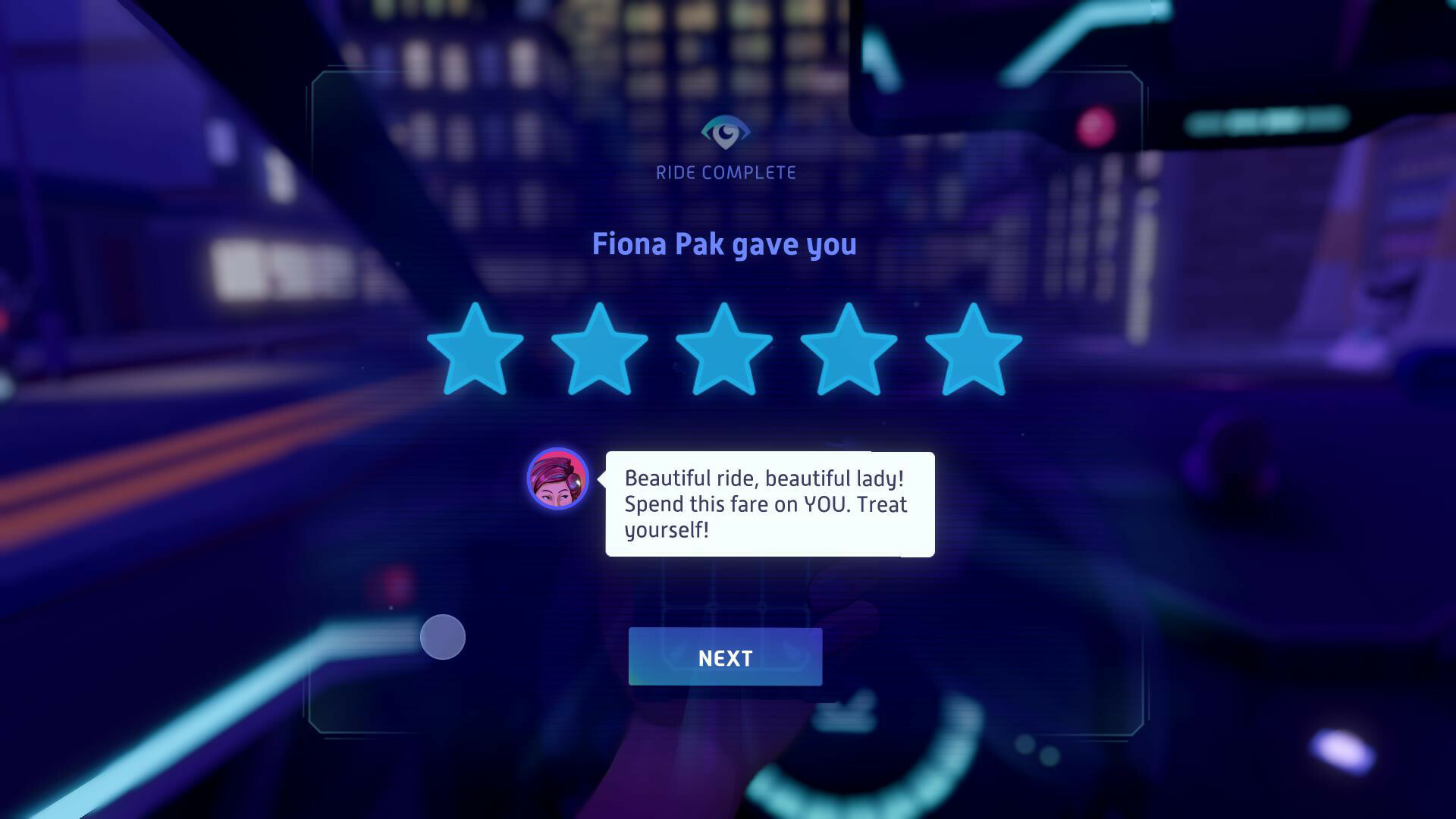This screenshot has width=1456, height=819.
Task: Select the 'Fiona Pak gave you' heading
Action: tap(725, 244)
